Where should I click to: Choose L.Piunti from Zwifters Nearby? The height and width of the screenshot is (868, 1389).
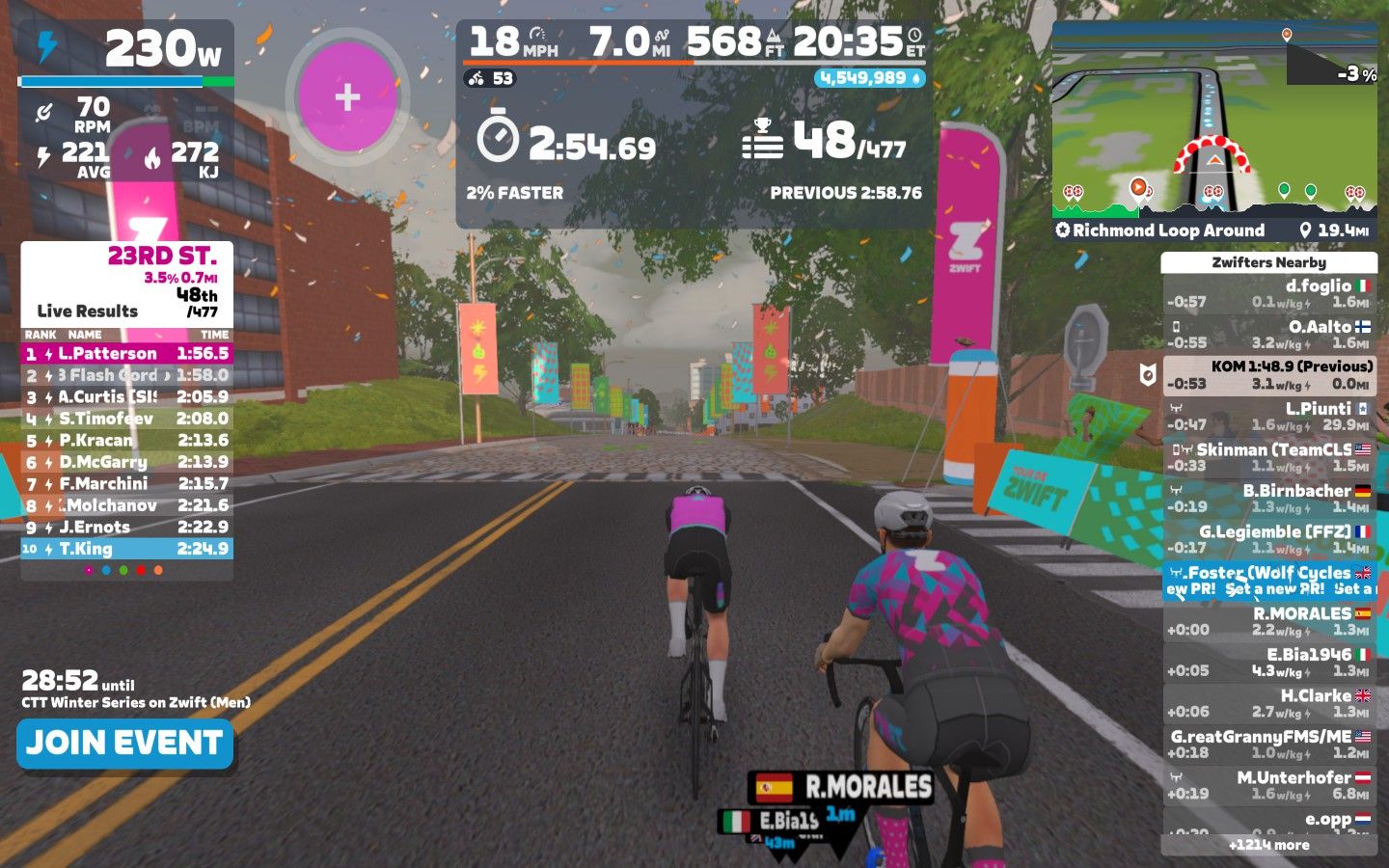click(1268, 416)
